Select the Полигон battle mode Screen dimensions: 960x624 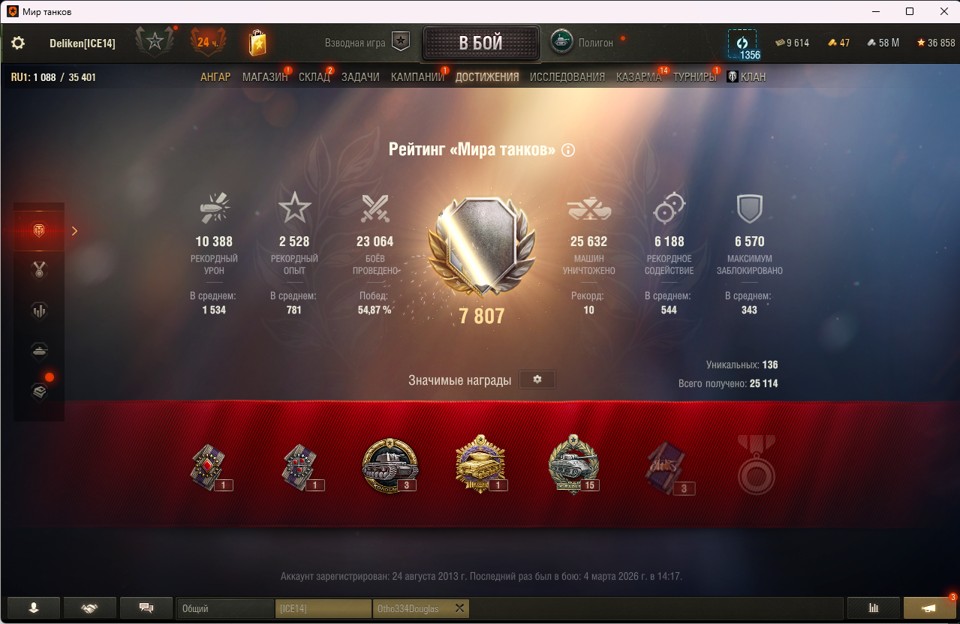[x=582, y=43]
